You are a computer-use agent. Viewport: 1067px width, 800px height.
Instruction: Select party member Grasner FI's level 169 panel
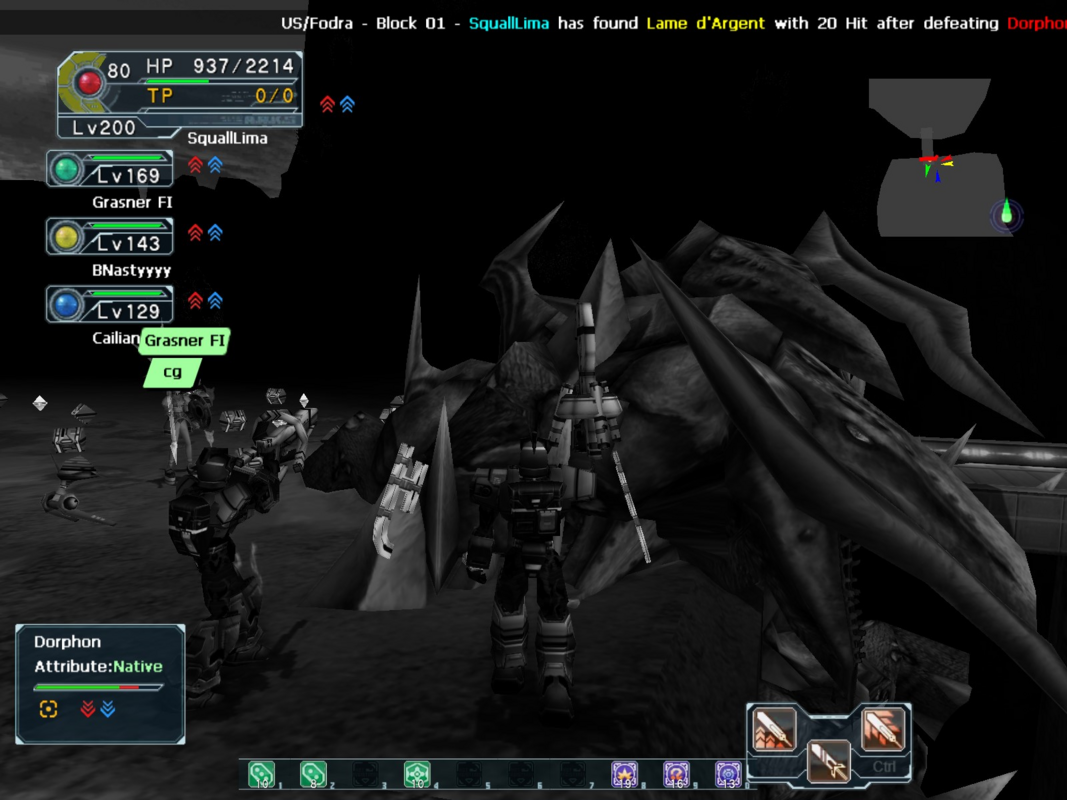click(x=110, y=169)
